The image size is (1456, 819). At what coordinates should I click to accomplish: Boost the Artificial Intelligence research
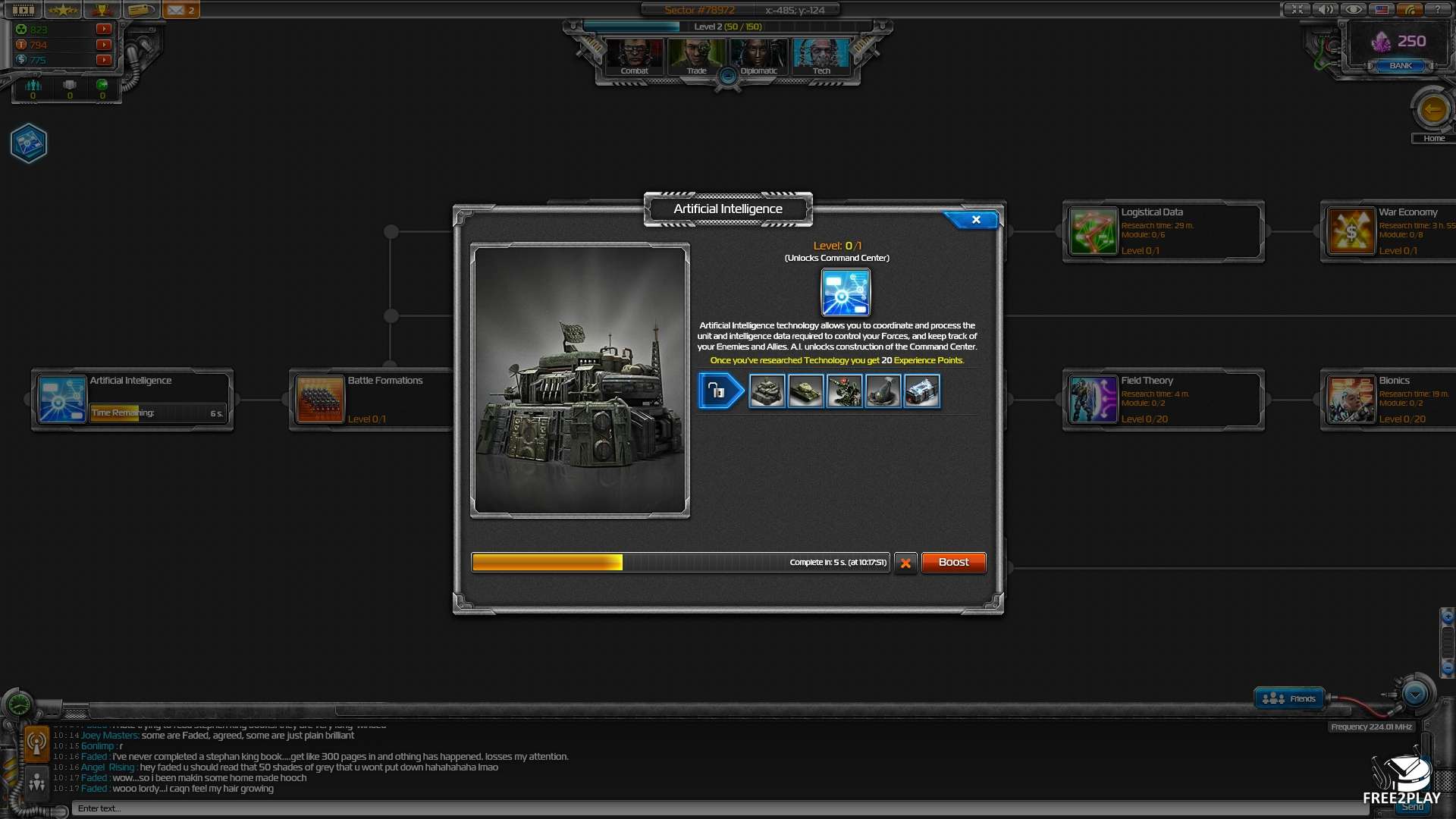point(953,563)
